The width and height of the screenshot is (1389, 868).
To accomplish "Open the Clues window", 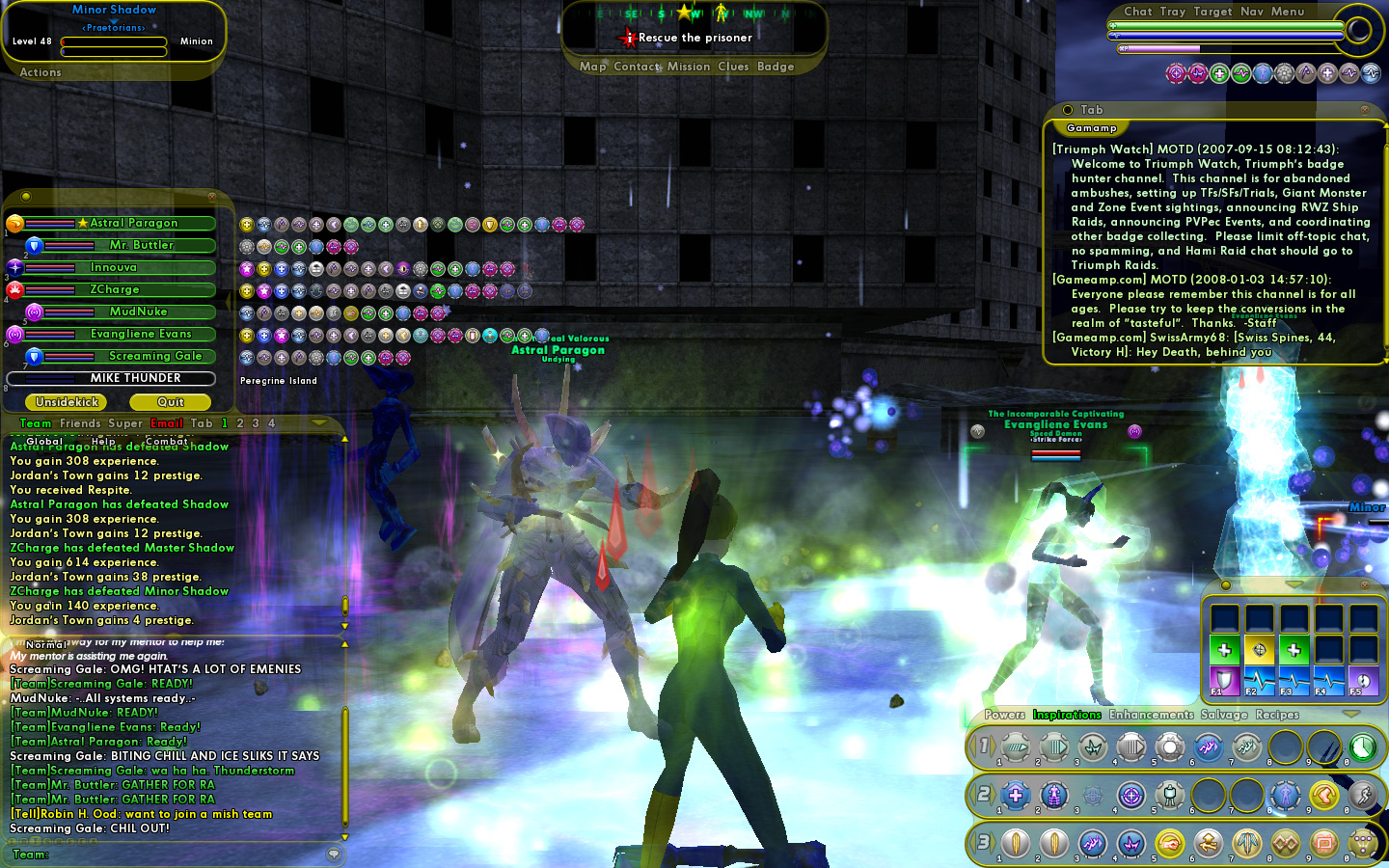I will coord(733,67).
